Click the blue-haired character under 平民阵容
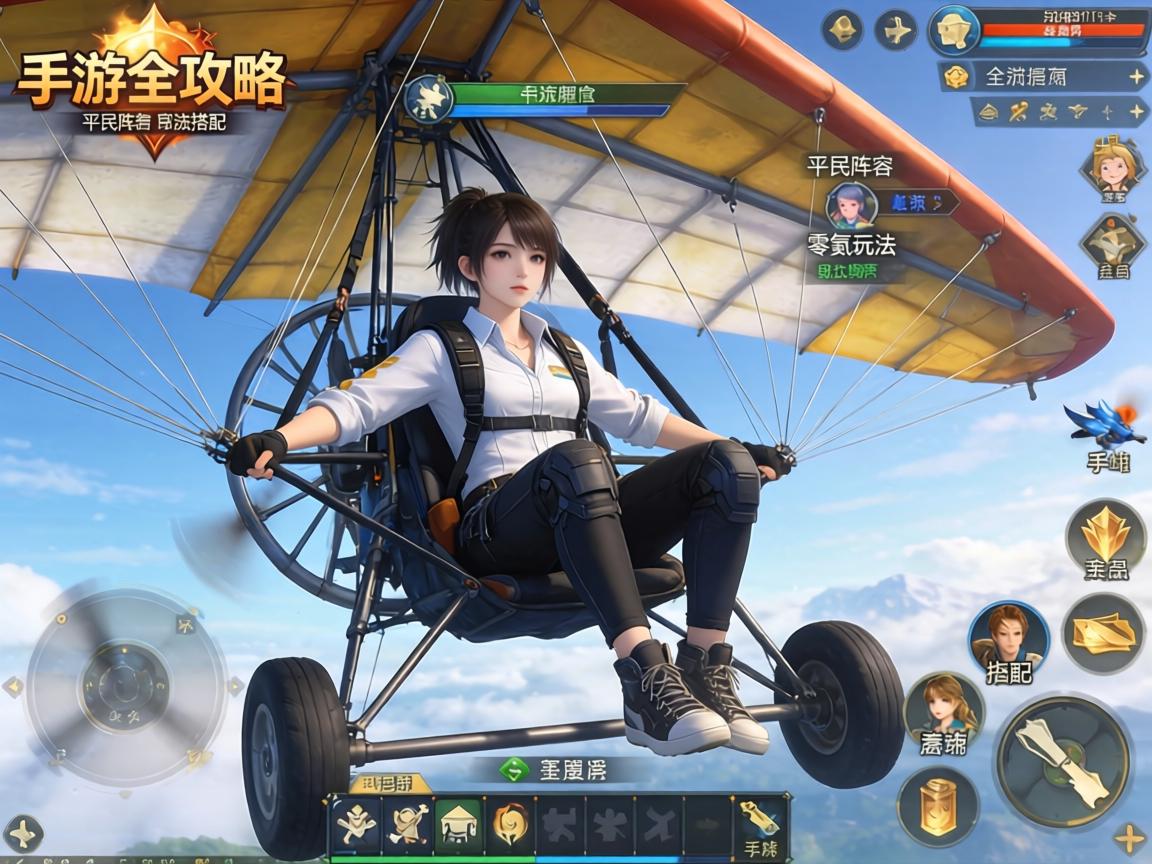This screenshot has height=864, width=1152. (851, 204)
